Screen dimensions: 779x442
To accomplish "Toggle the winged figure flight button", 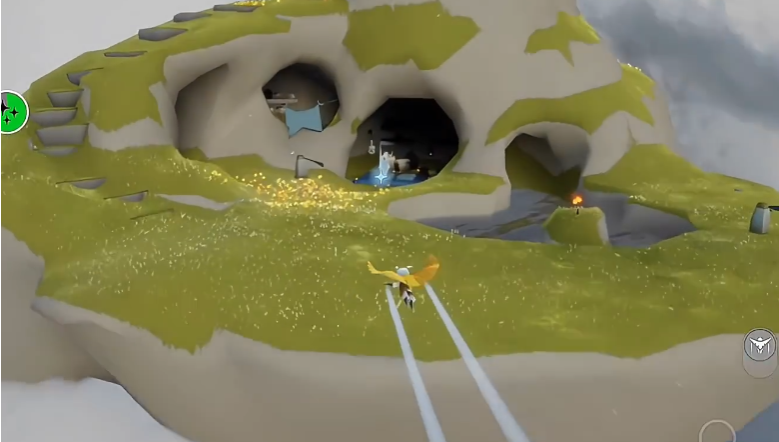I will pos(760,346).
